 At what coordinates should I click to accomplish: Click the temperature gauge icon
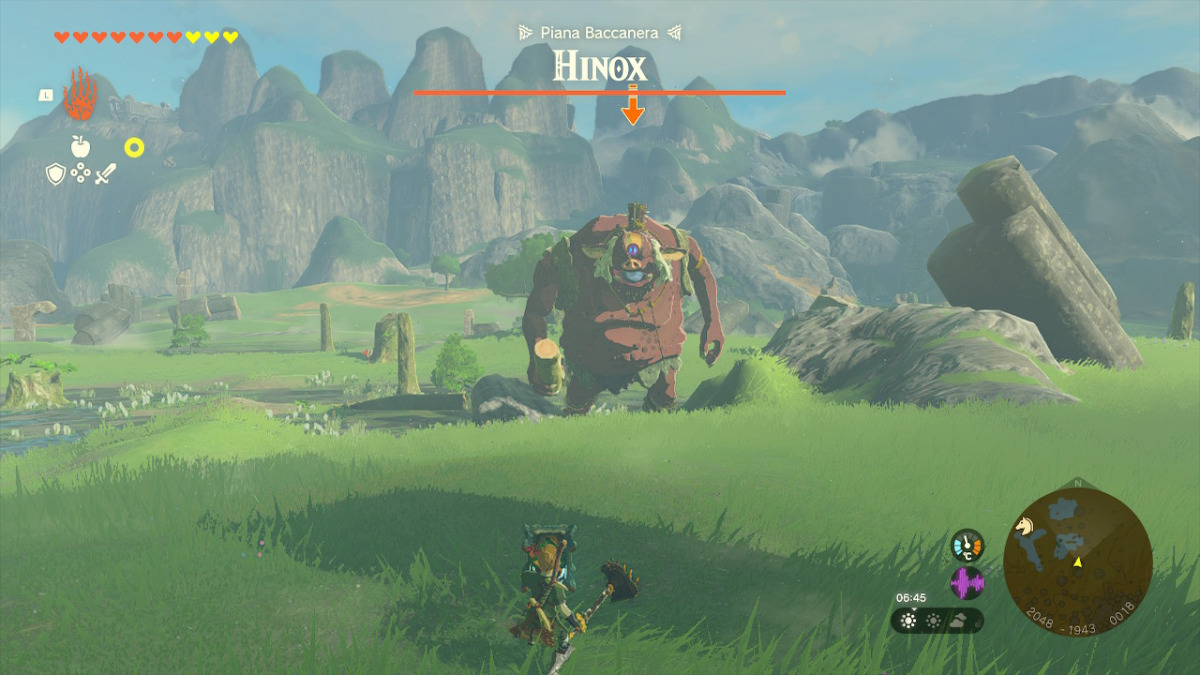coord(967,546)
